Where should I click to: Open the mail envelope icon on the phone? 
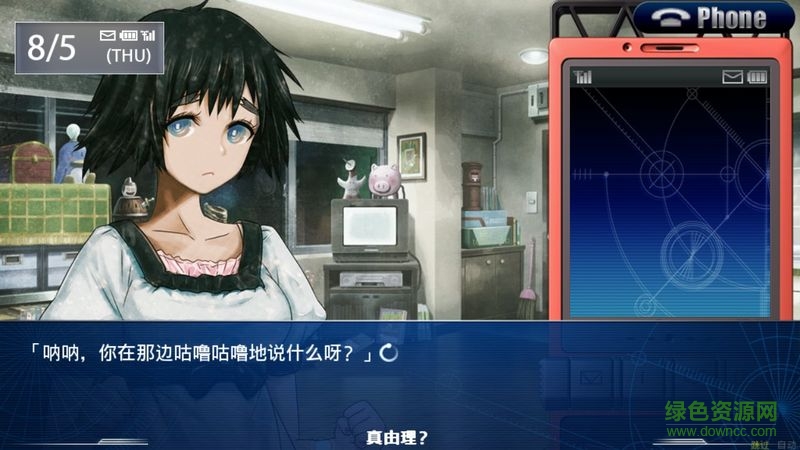coord(733,77)
